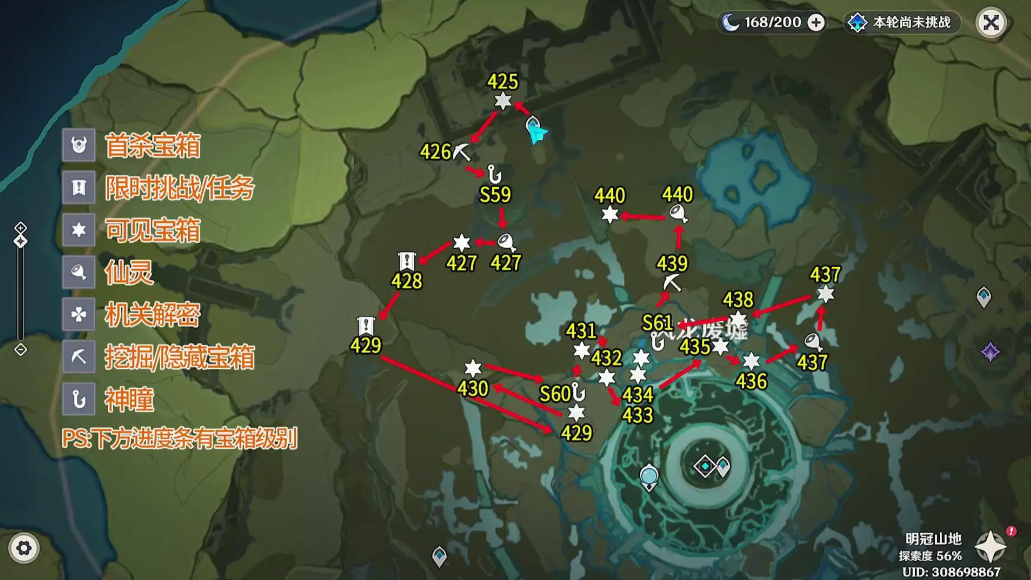
Task: Select the diamond marker at the ring's center
Action: (706, 465)
